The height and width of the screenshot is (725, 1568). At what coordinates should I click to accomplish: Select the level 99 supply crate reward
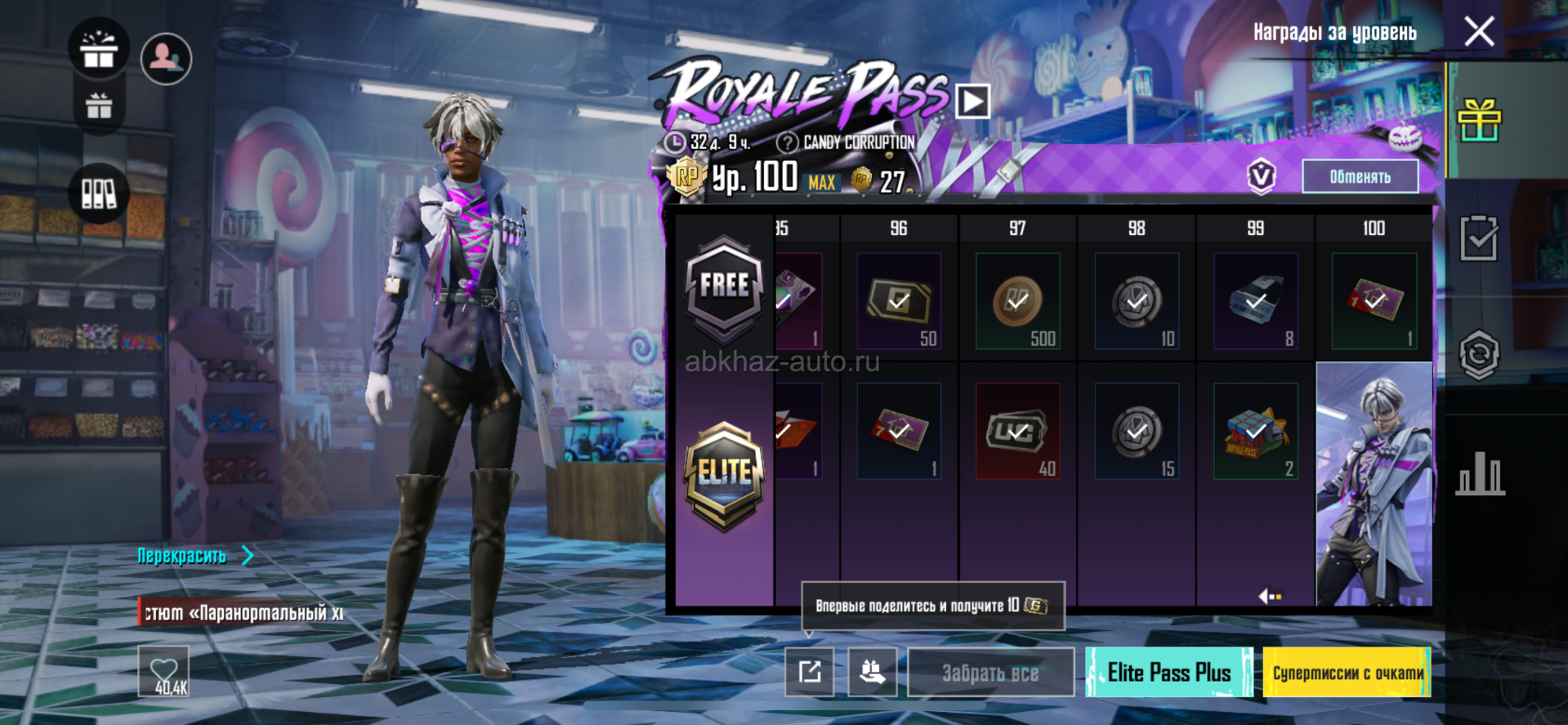click(1255, 432)
